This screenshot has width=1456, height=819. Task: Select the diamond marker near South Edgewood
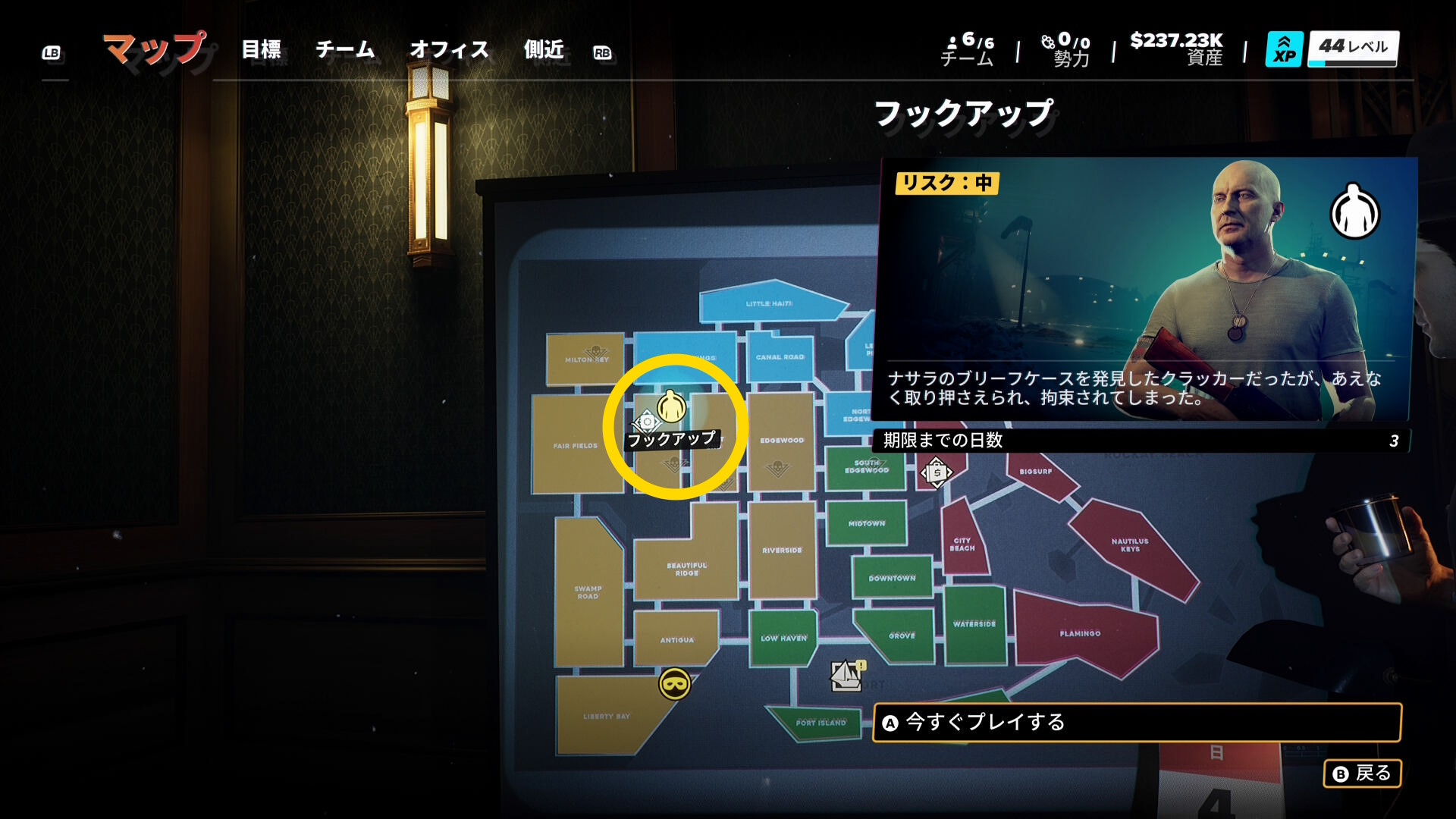[937, 472]
